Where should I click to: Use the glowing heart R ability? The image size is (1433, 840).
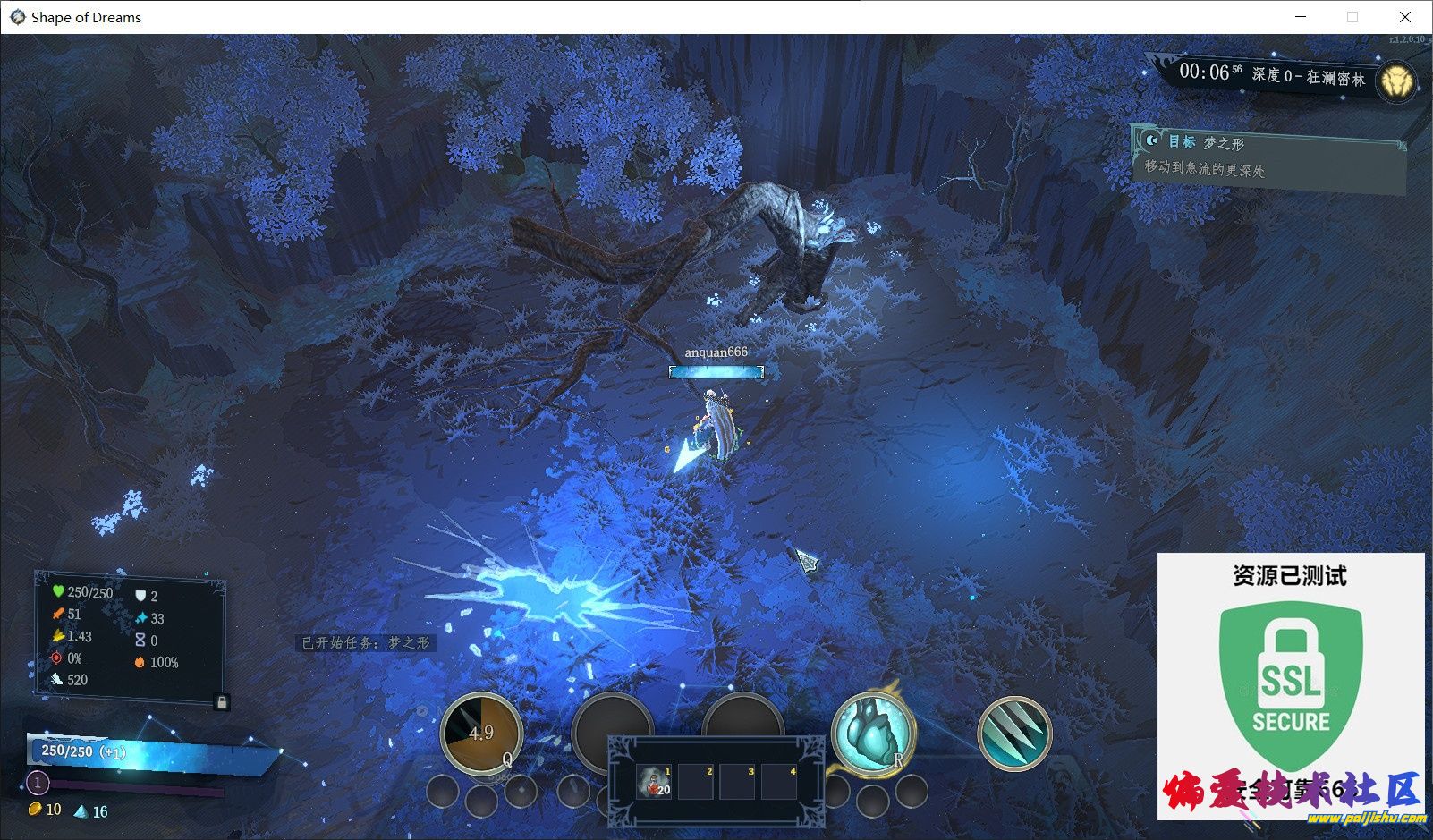click(871, 733)
